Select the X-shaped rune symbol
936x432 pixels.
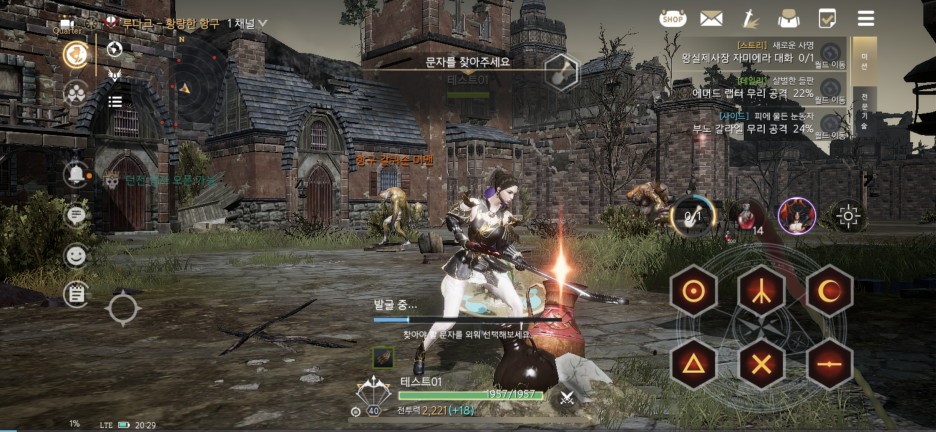[x=761, y=363]
